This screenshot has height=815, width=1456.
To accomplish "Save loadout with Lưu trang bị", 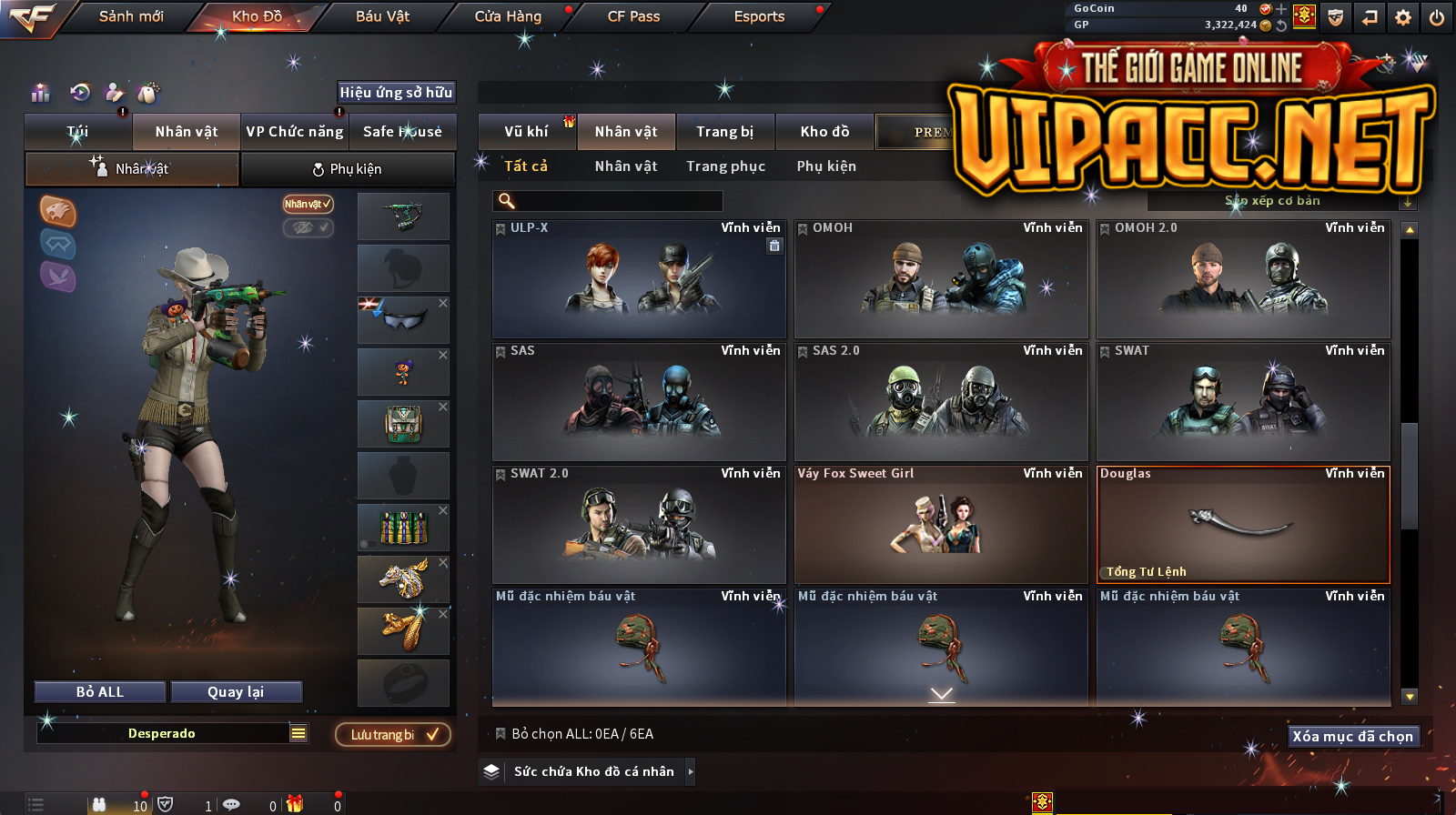I will point(393,735).
